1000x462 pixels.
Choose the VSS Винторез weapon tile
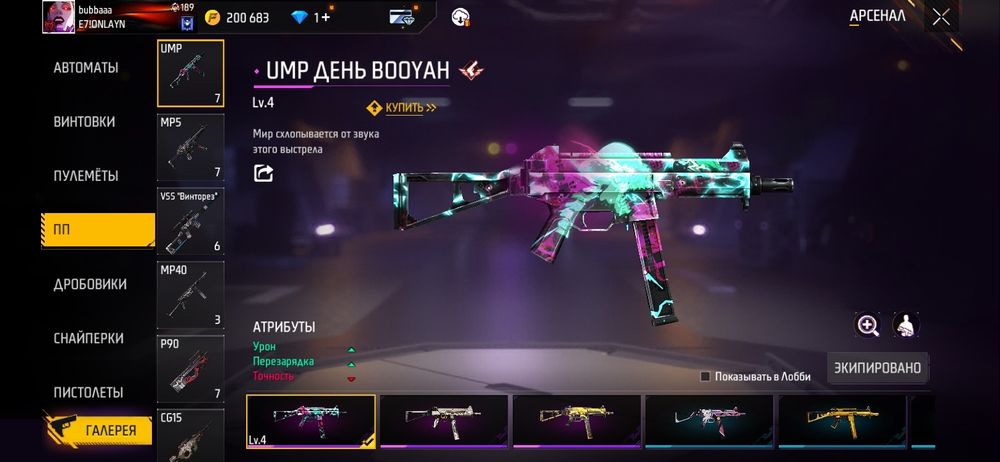(x=191, y=221)
